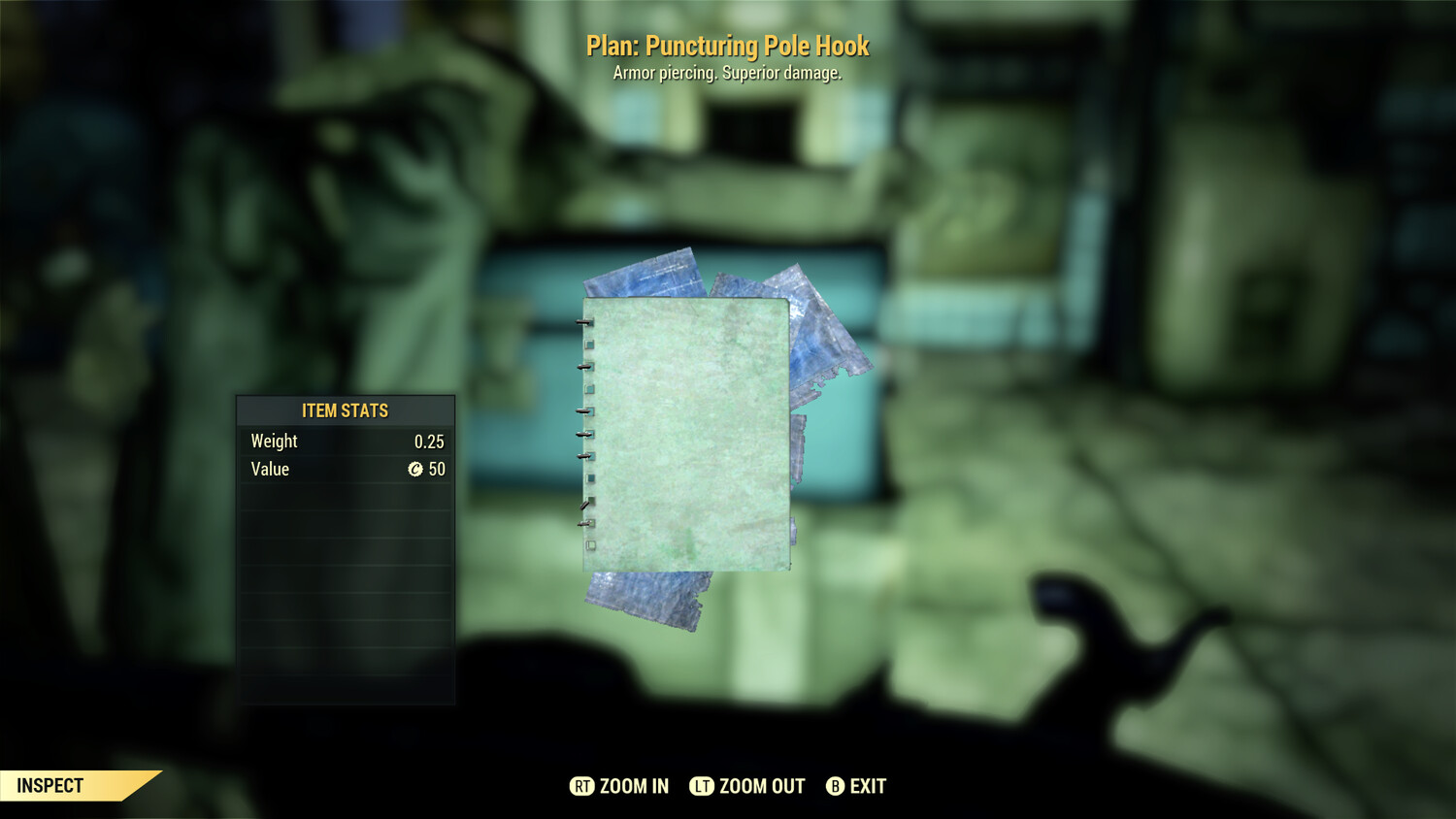Expand the item description under the title

(x=728, y=72)
